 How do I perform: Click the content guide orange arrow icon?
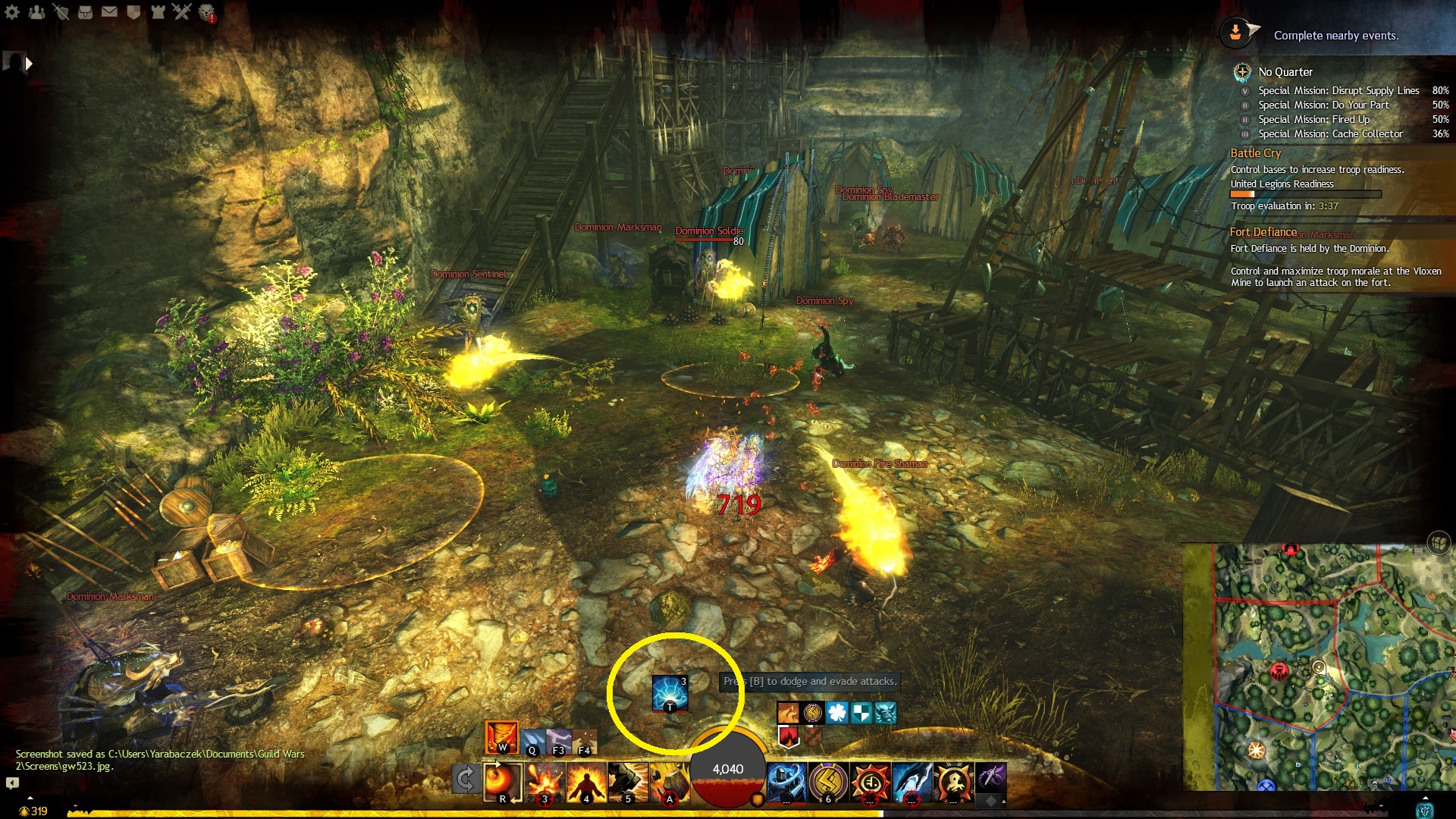coord(1236,33)
